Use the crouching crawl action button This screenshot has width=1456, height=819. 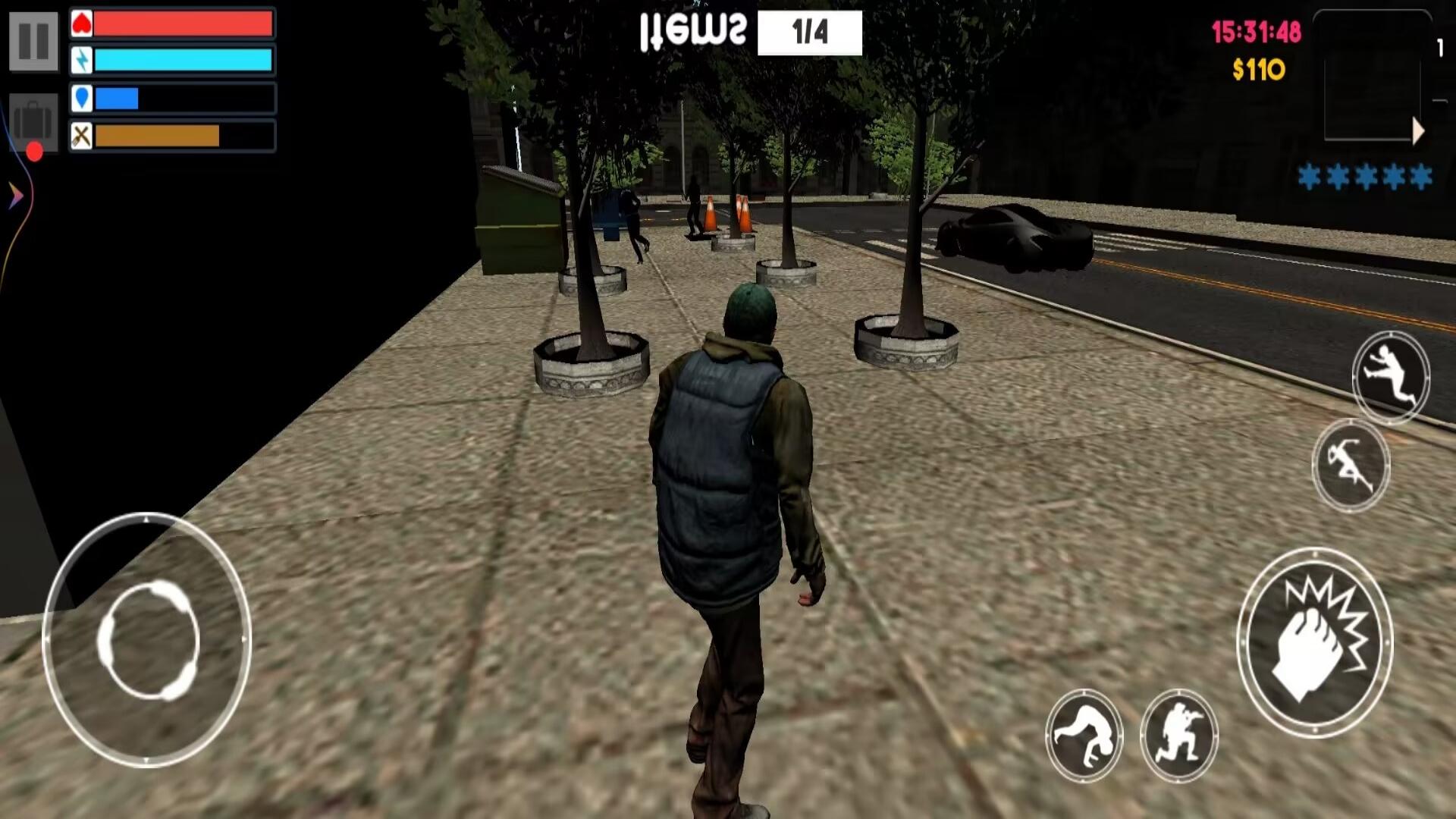pyautogui.click(x=1084, y=733)
